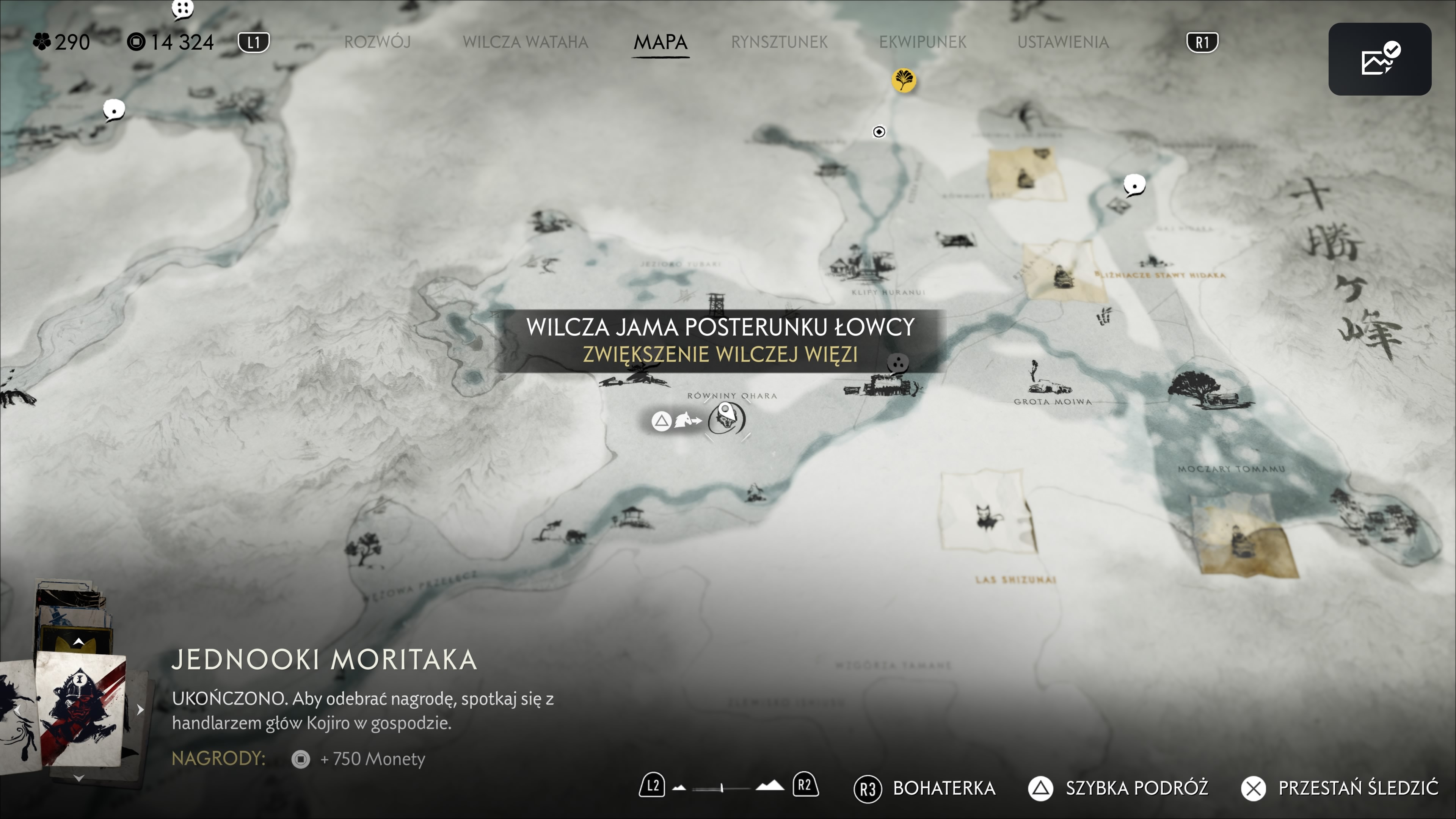Image resolution: width=1456 pixels, height=819 pixels.
Task: Go to the Rynsztunek tab
Action: click(779, 42)
